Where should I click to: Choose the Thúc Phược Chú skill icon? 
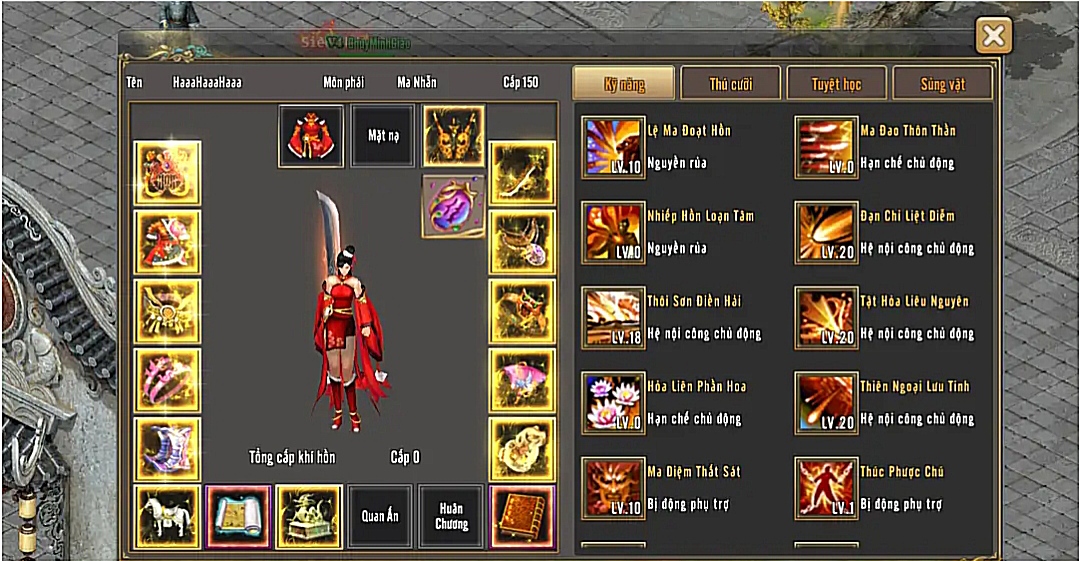tap(826, 487)
